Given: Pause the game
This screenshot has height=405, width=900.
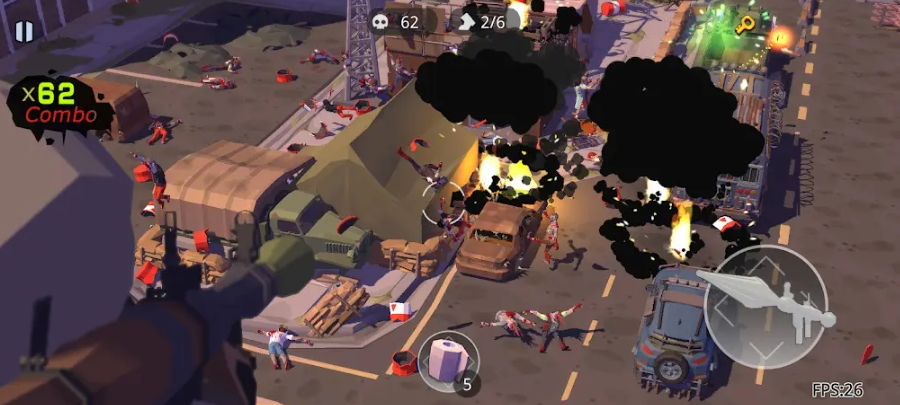Looking at the screenshot, I should 24,31.
